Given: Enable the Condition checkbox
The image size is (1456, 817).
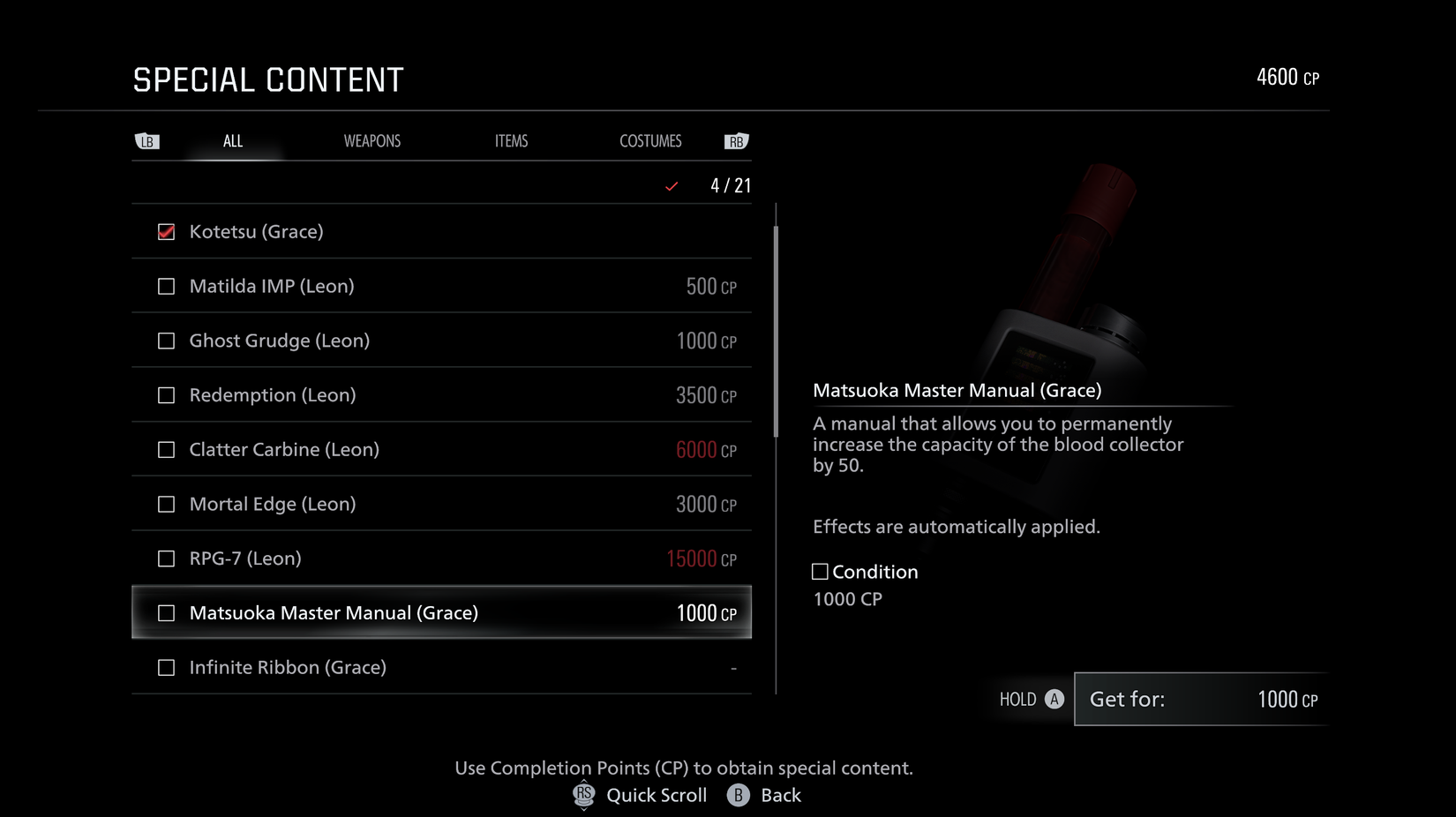Looking at the screenshot, I should 820,571.
